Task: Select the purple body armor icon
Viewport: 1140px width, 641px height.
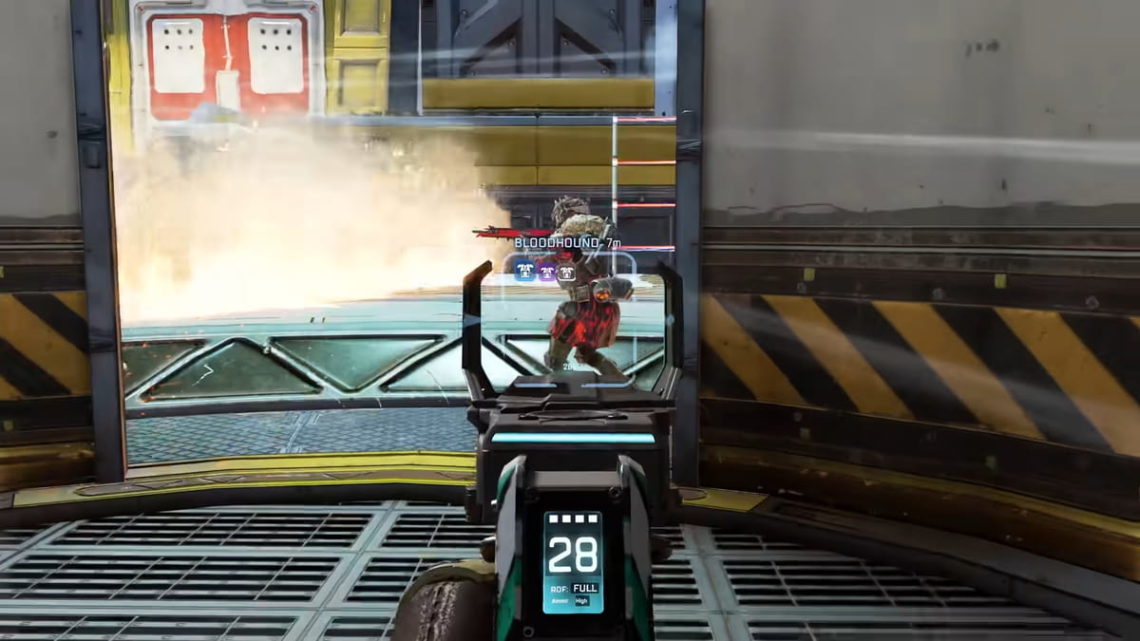Action: click(547, 270)
